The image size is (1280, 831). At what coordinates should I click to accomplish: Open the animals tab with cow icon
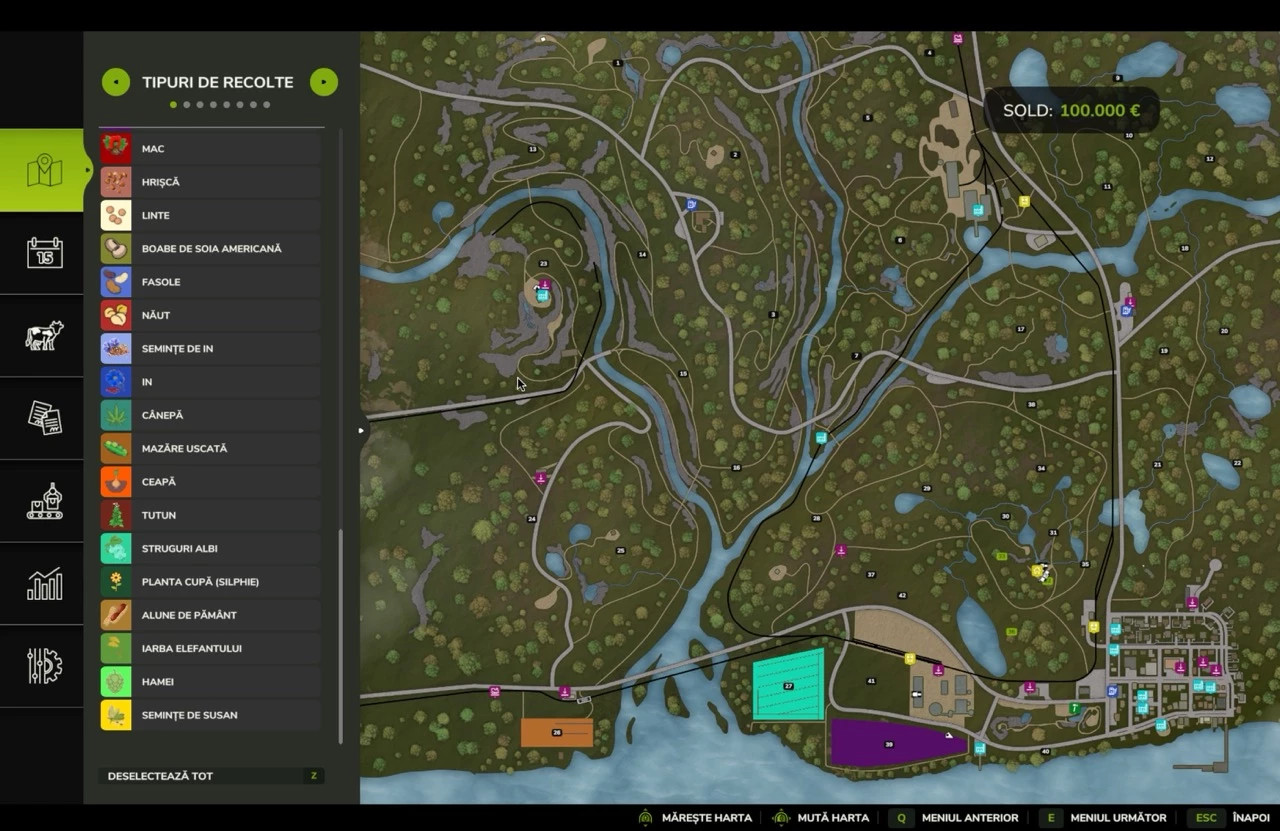(x=44, y=335)
